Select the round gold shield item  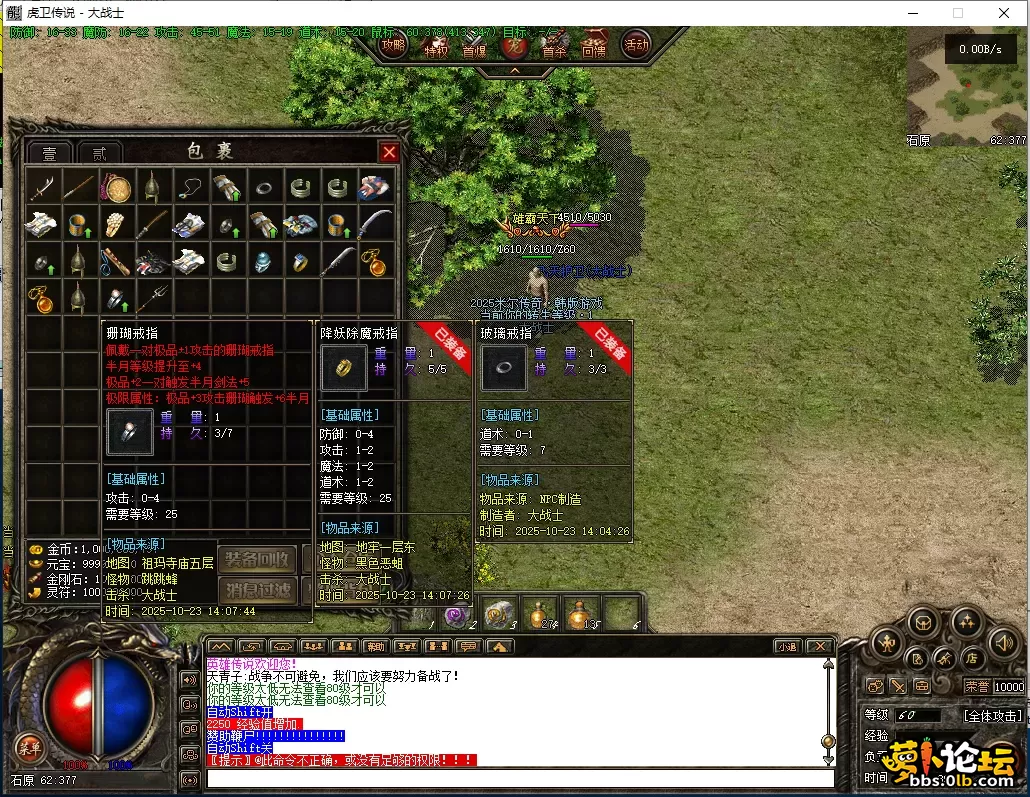[x=118, y=187]
